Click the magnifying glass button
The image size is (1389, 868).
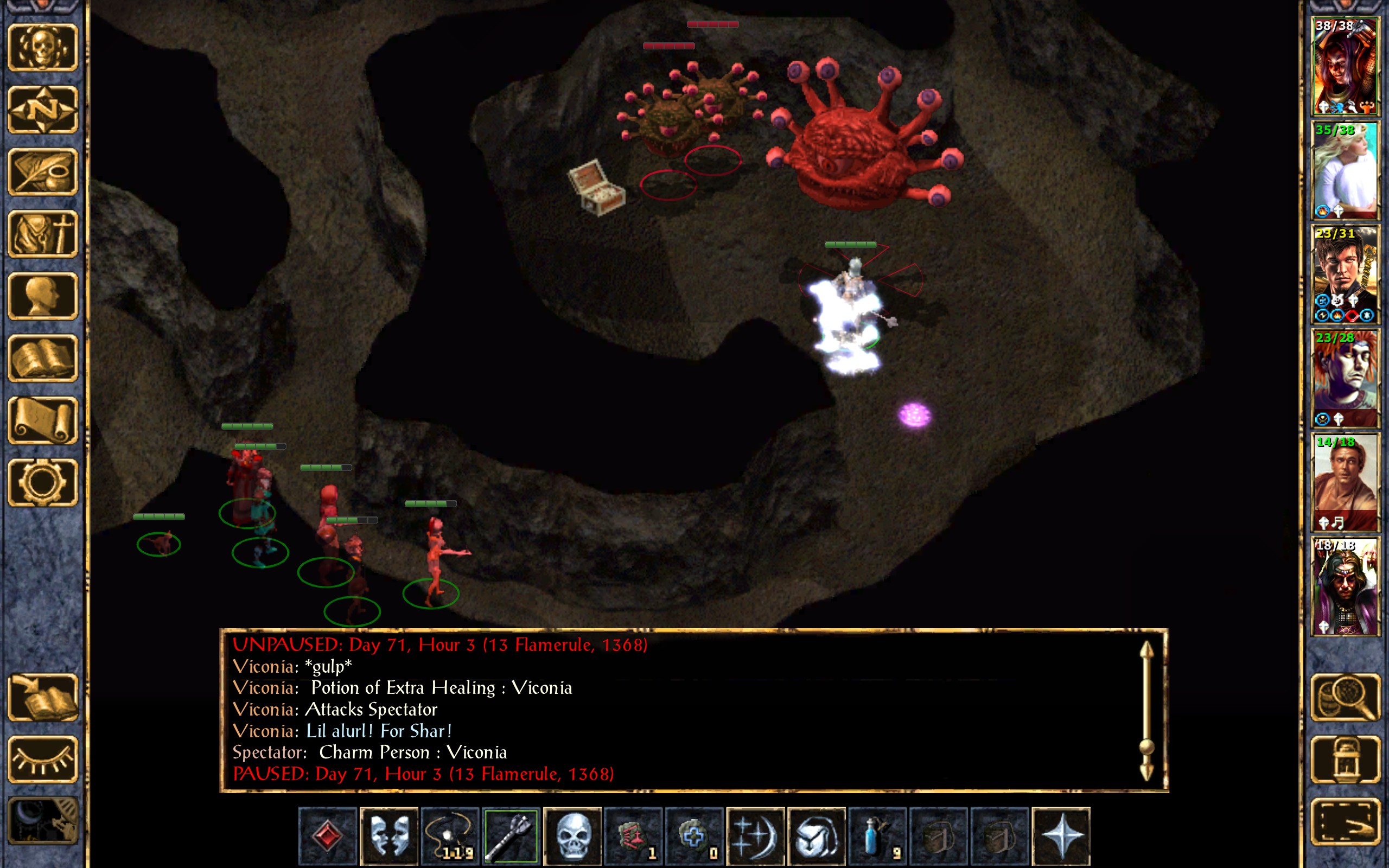pyautogui.click(x=1345, y=698)
